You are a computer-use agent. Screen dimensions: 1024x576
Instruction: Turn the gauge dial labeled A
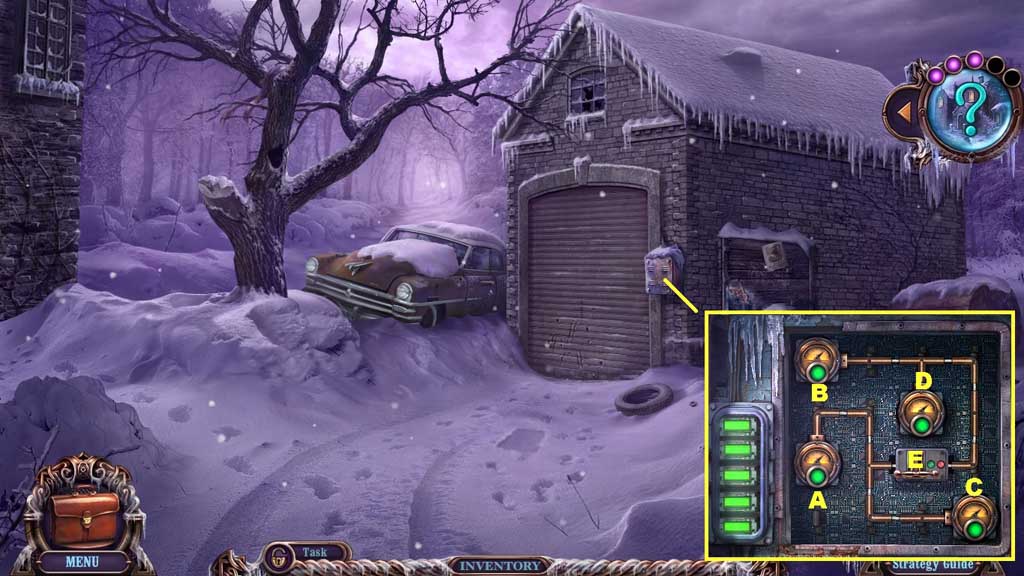tap(817, 463)
